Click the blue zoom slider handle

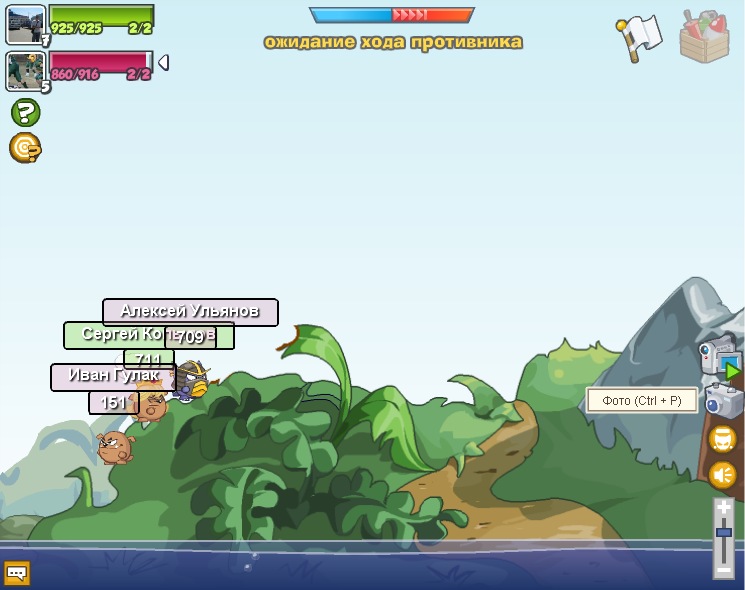click(x=724, y=534)
